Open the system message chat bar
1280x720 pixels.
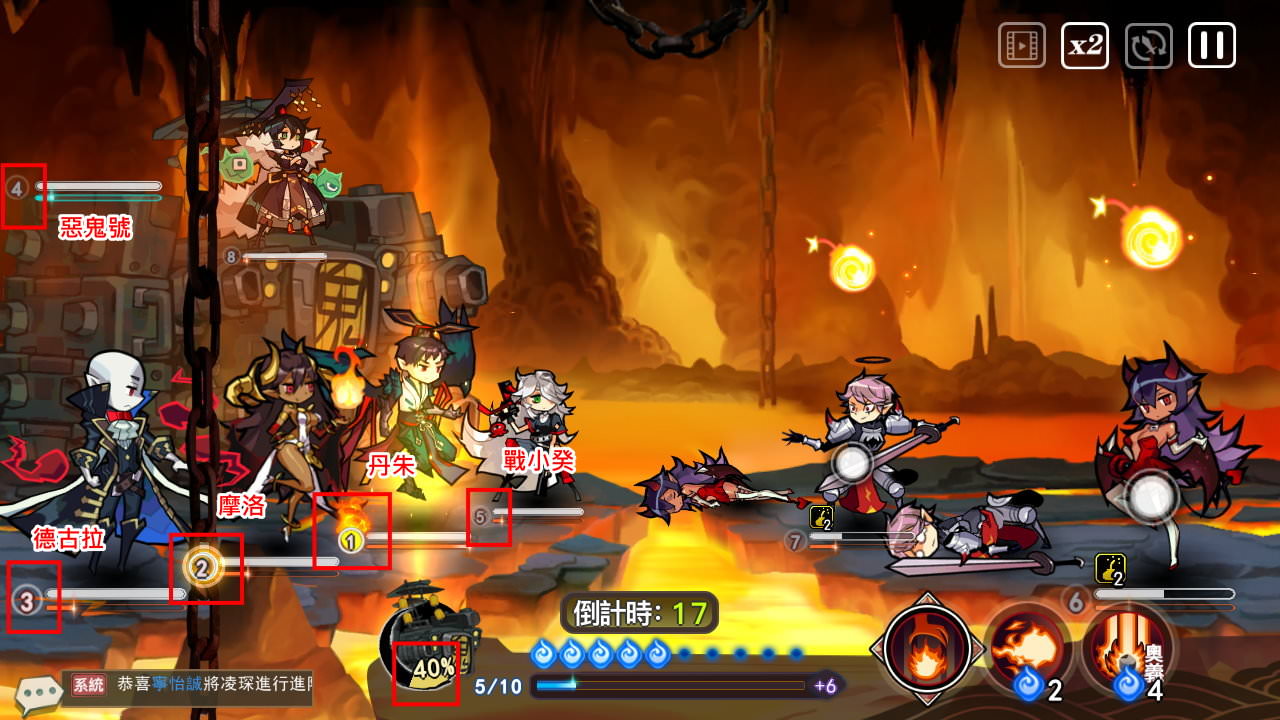click(x=190, y=686)
